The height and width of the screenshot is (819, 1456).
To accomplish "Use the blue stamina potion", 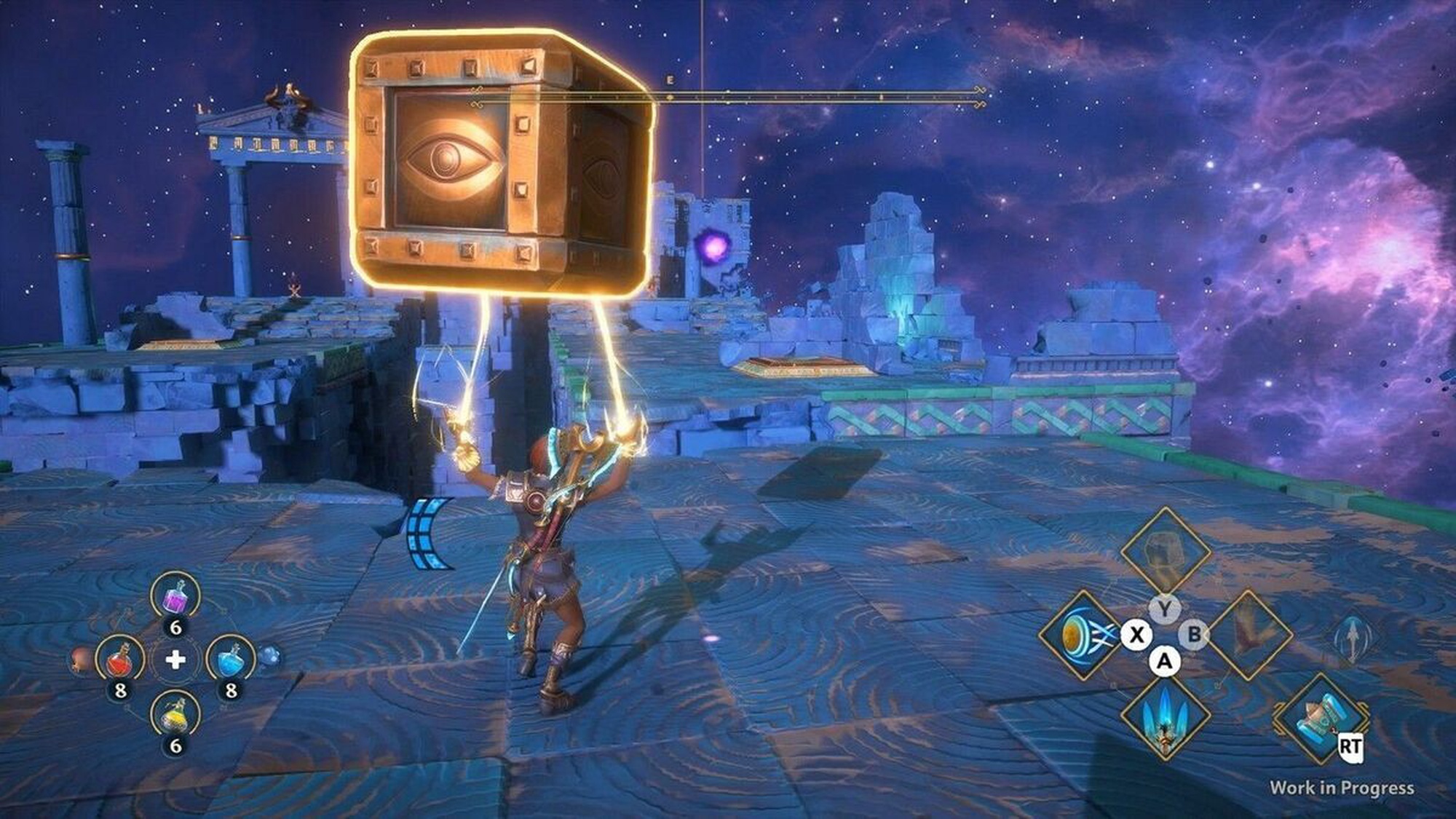I will 231,660.
